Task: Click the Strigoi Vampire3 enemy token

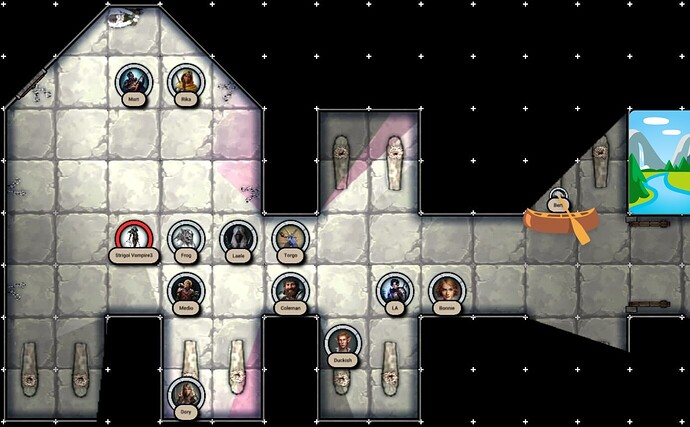Action: pyautogui.click(x=134, y=238)
